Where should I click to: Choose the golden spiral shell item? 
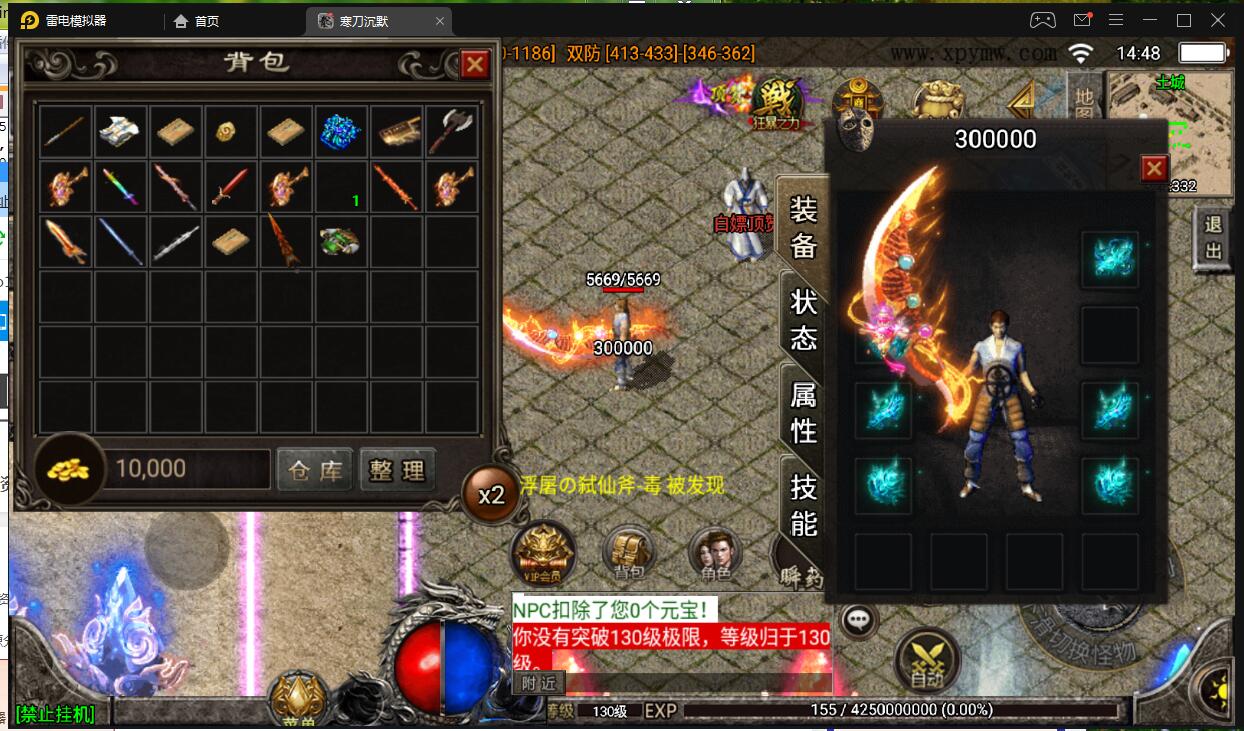[x=231, y=132]
